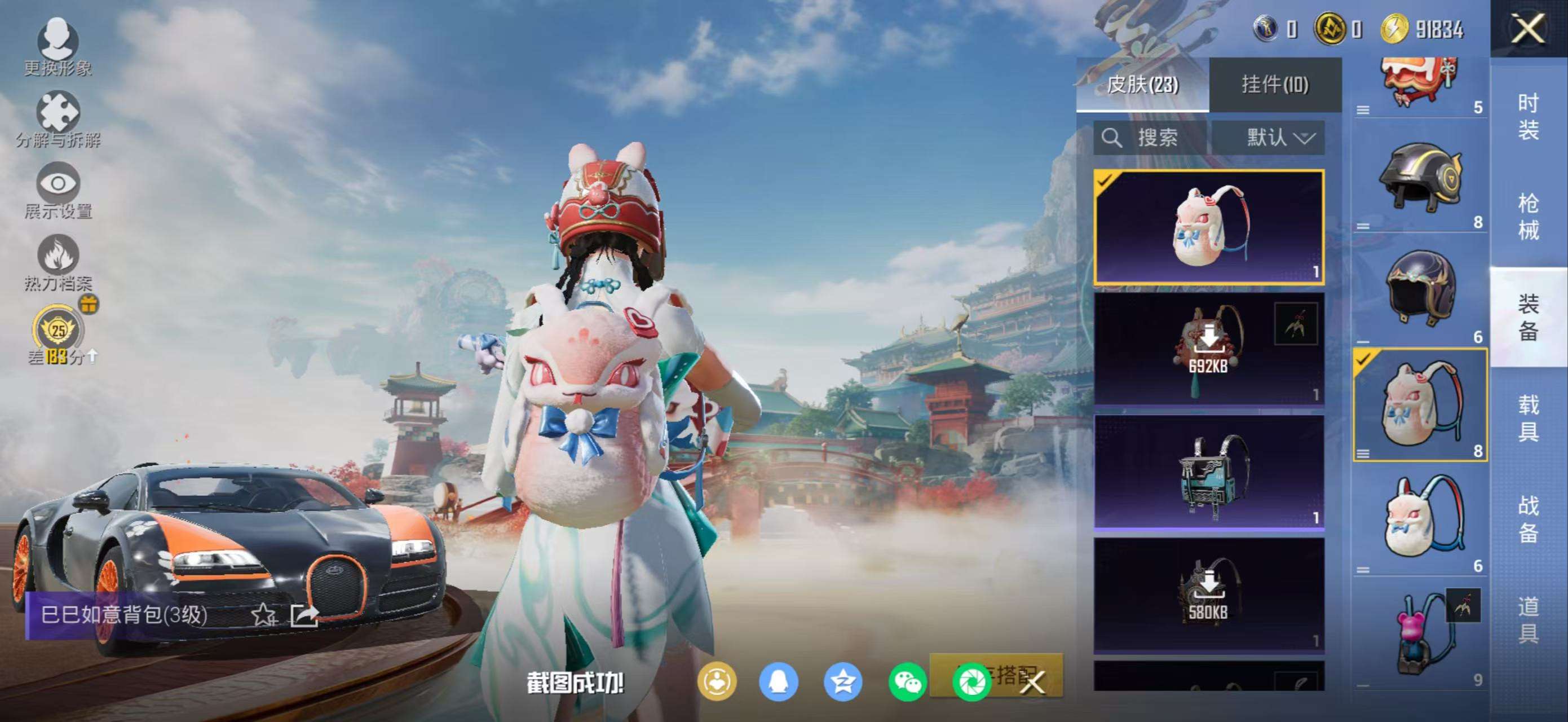1568x722 pixels.
Task: Choose the teal and black backpack skin
Action: tap(1208, 472)
